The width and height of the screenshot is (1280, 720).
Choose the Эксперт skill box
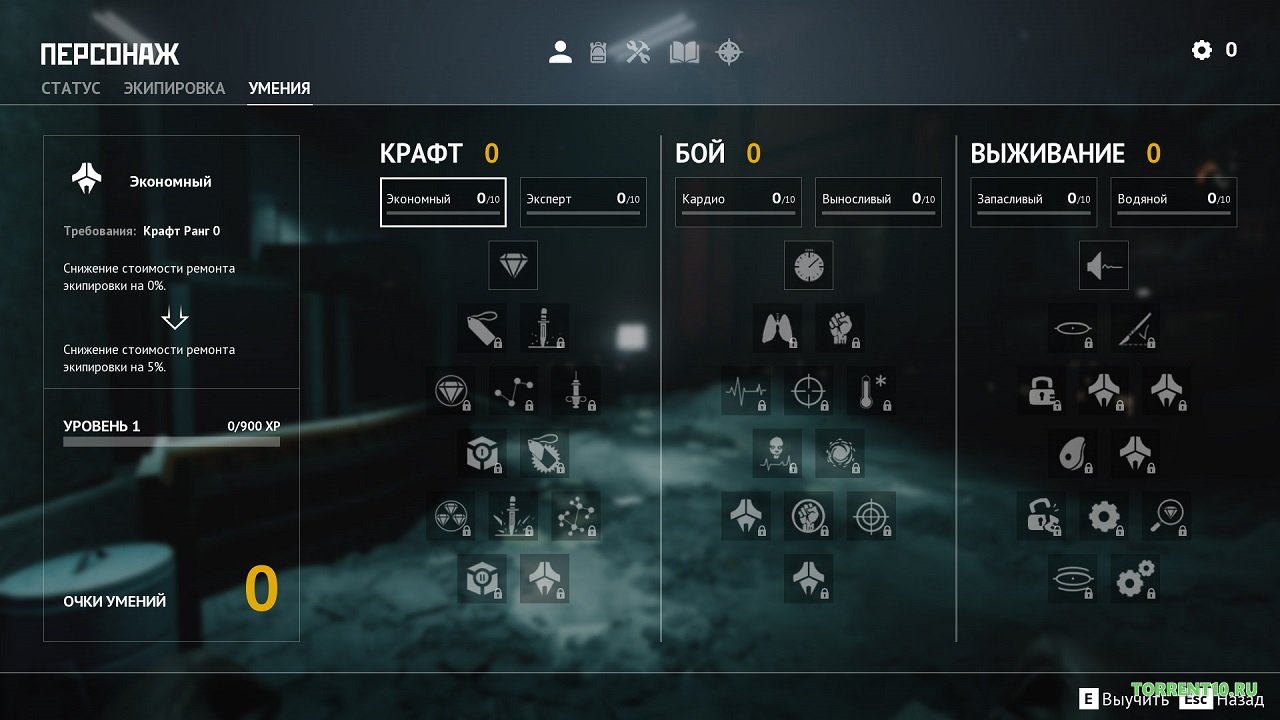pyautogui.click(x=583, y=202)
